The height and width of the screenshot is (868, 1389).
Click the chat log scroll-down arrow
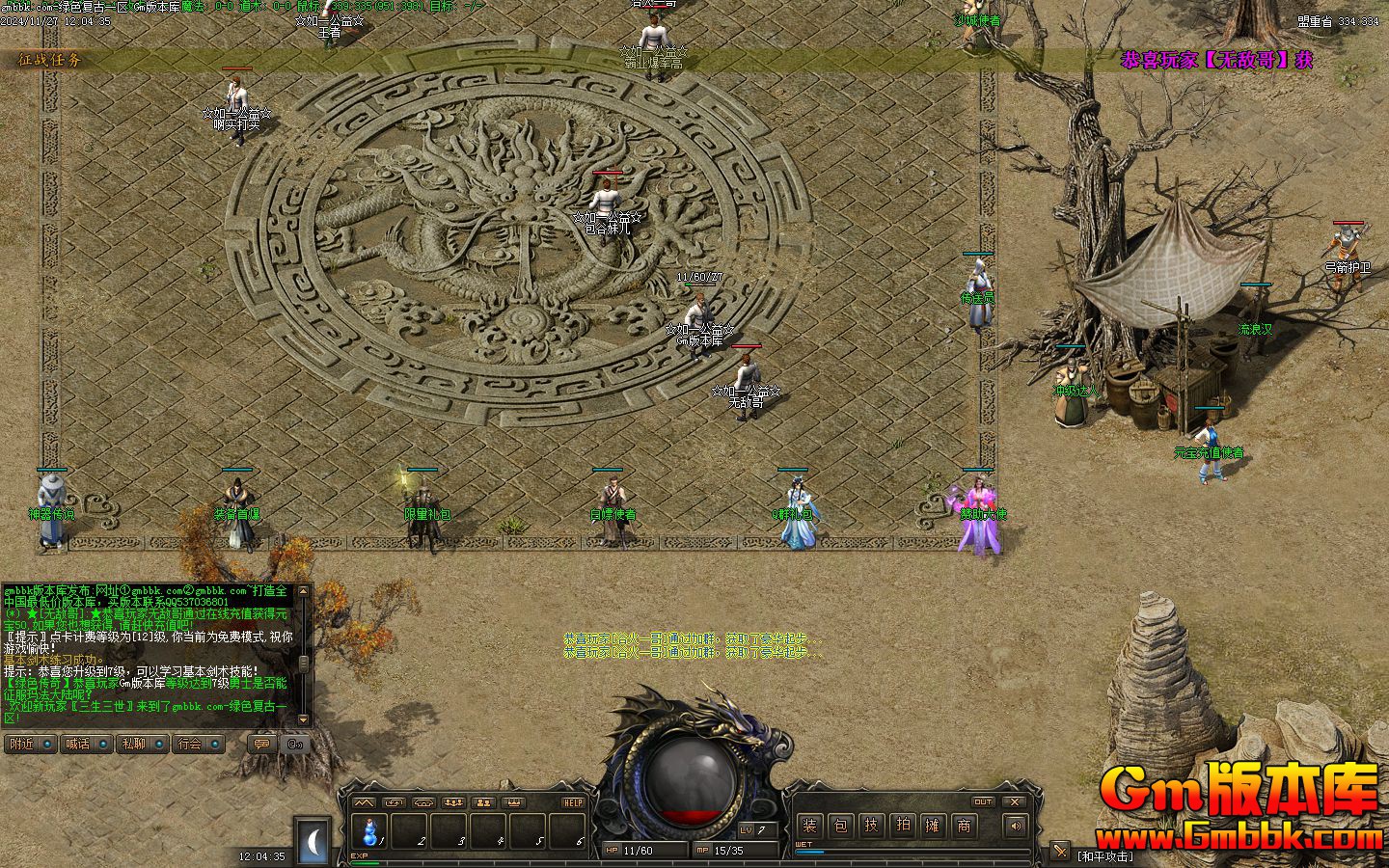(x=304, y=719)
